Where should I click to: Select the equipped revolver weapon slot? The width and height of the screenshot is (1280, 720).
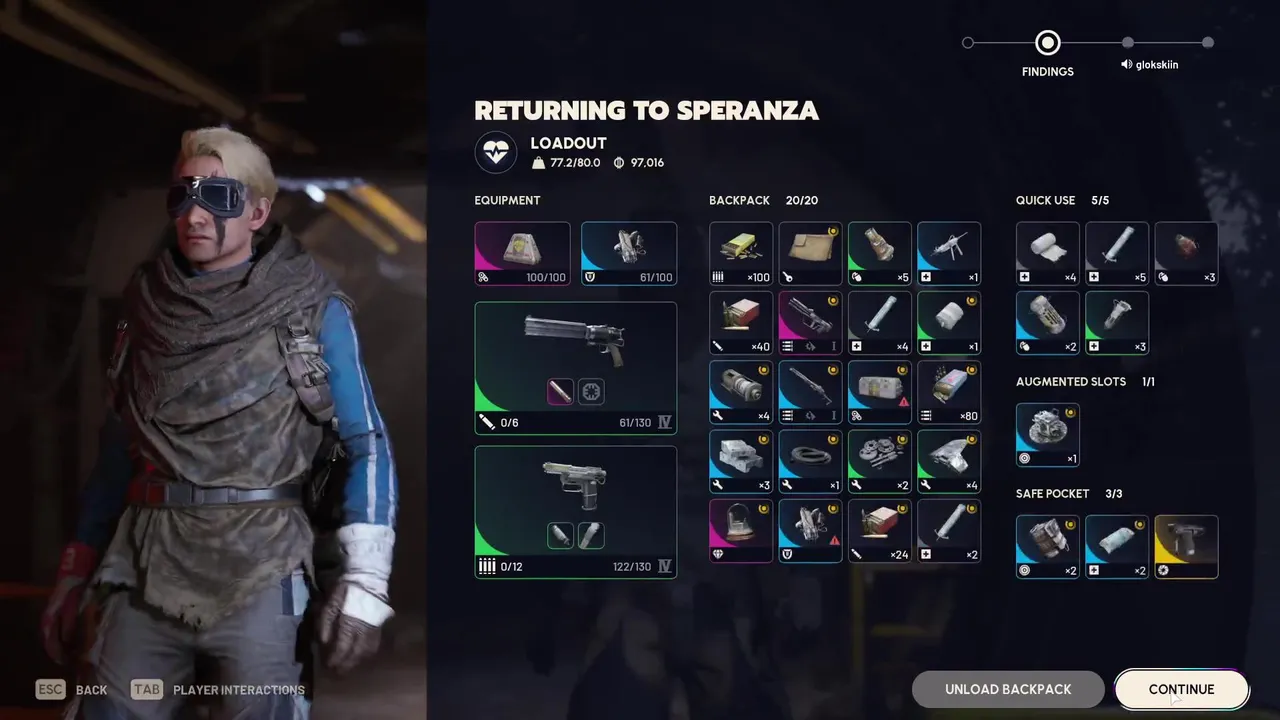click(x=575, y=367)
